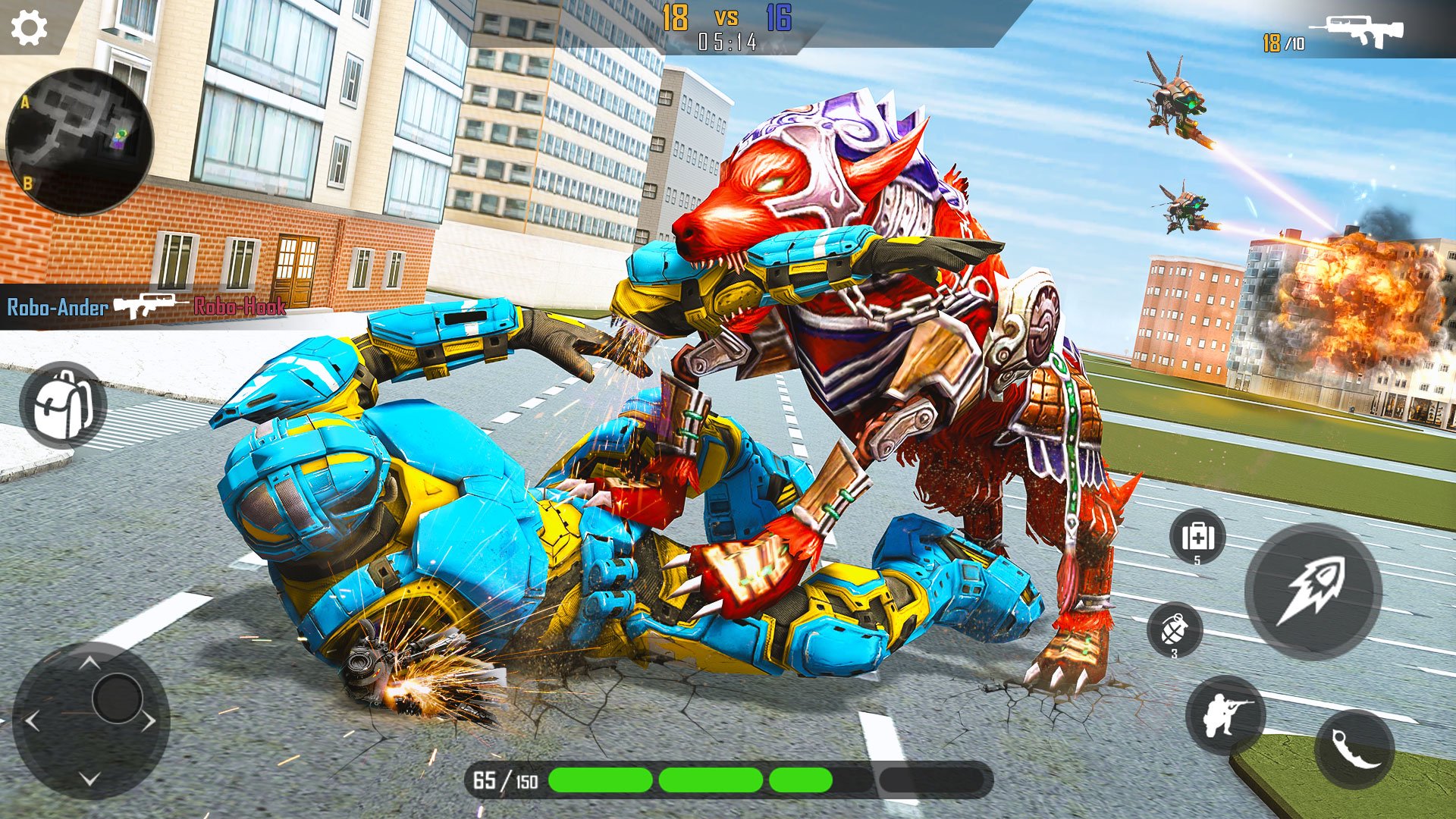Open the backpack inventory

pyautogui.click(x=63, y=405)
